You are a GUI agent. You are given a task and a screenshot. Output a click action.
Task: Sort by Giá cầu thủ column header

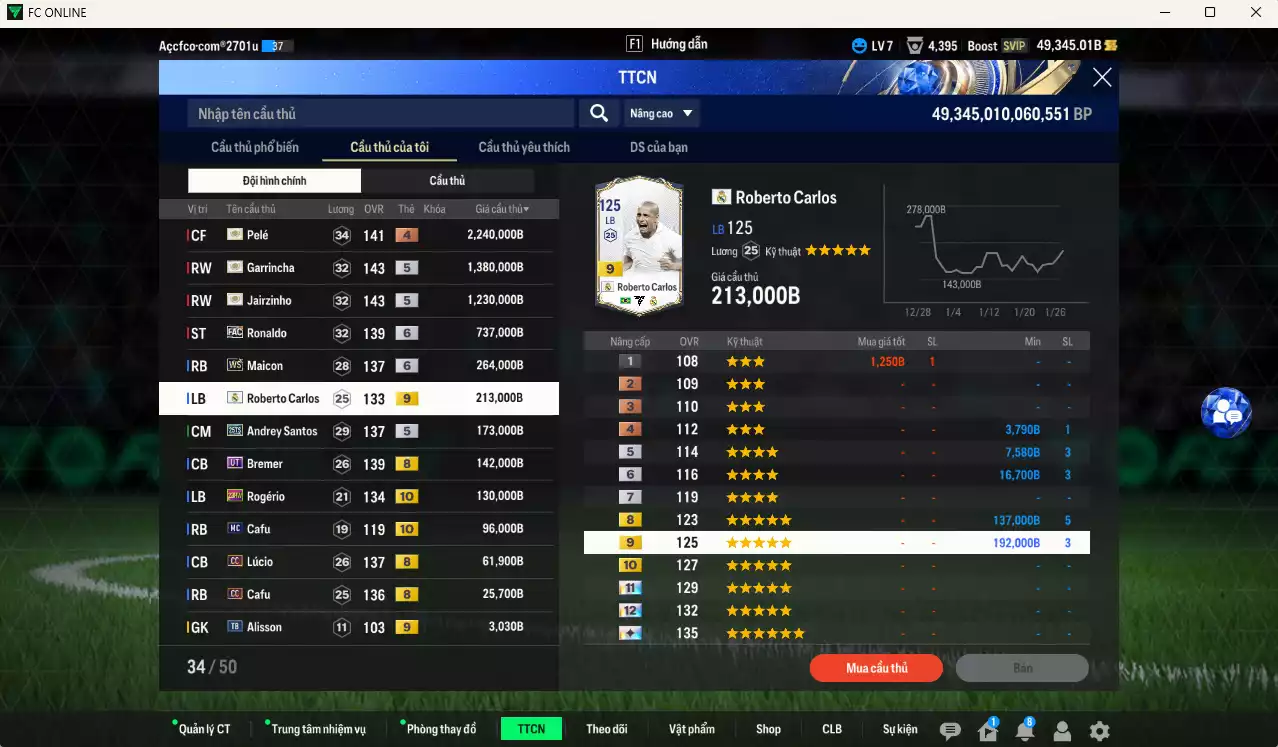502,209
